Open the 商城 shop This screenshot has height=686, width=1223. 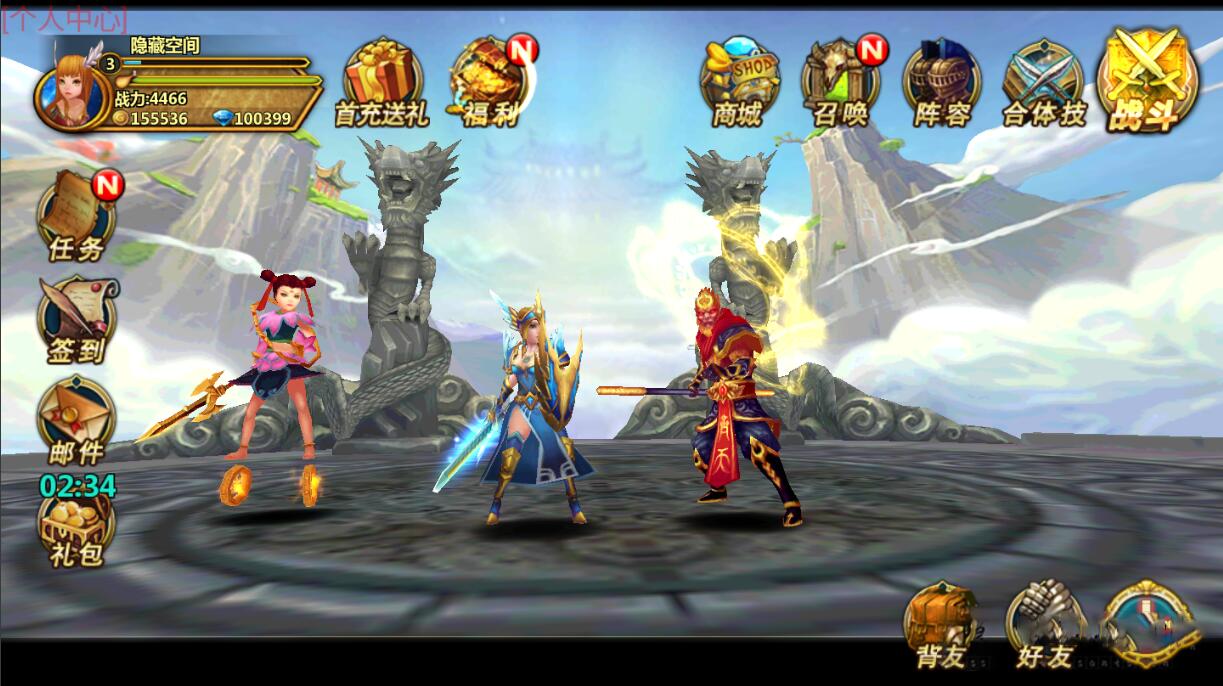pyautogui.click(x=738, y=82)
